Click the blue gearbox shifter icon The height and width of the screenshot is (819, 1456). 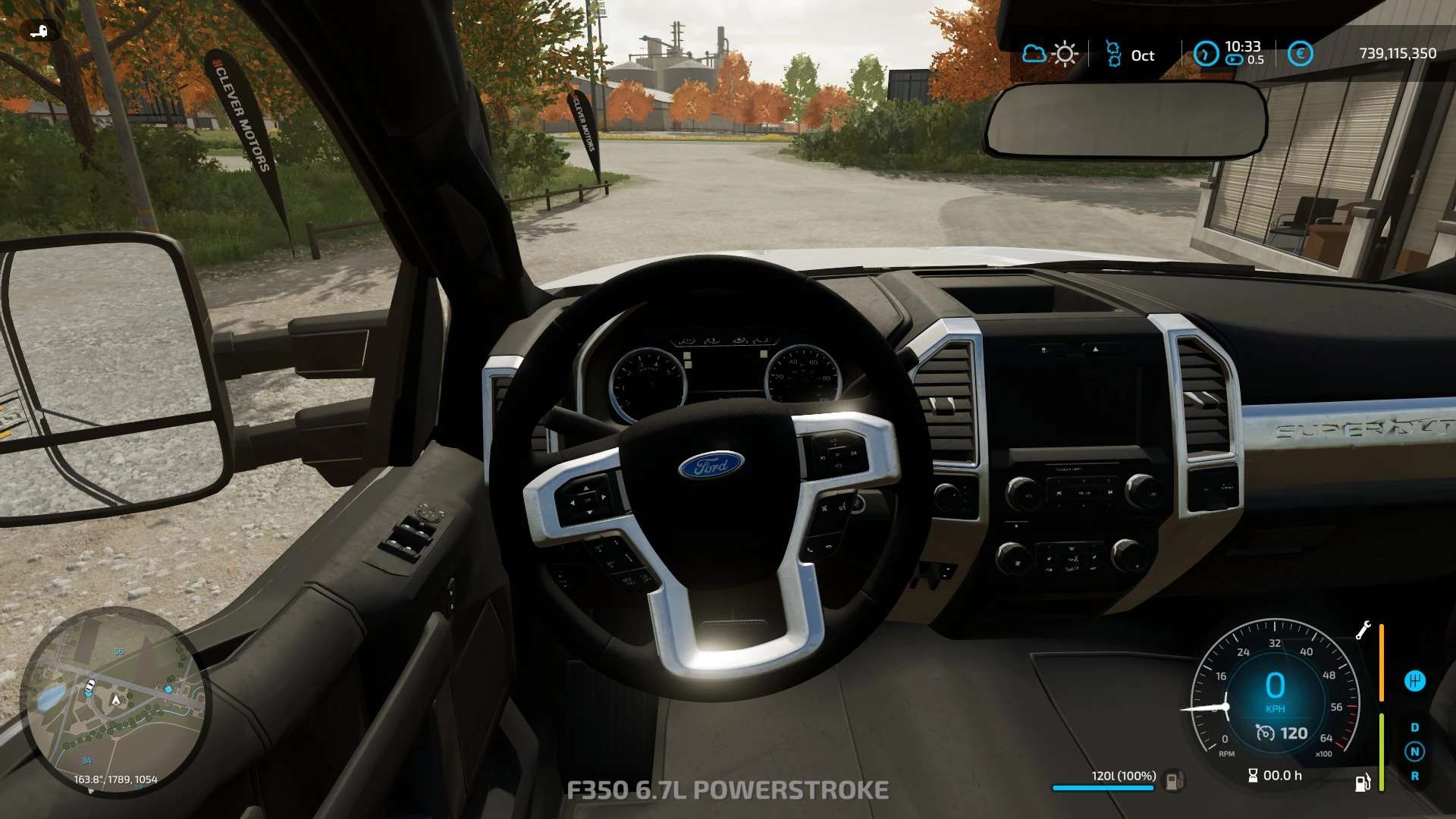tap(1414, 681)
